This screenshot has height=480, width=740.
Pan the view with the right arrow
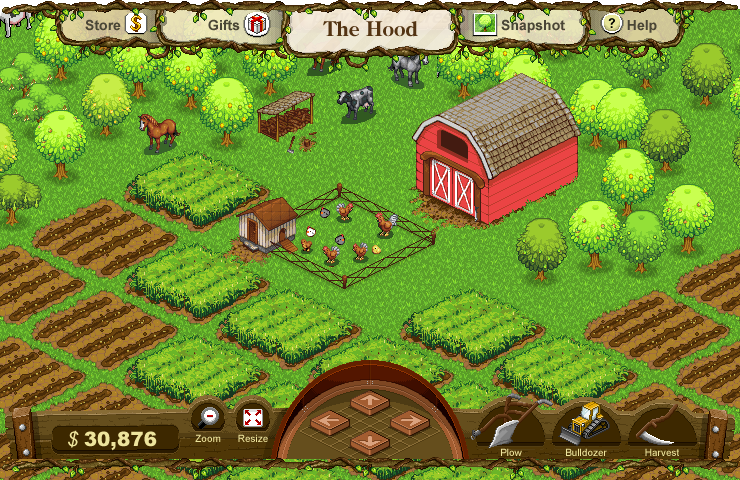point(409,422)
